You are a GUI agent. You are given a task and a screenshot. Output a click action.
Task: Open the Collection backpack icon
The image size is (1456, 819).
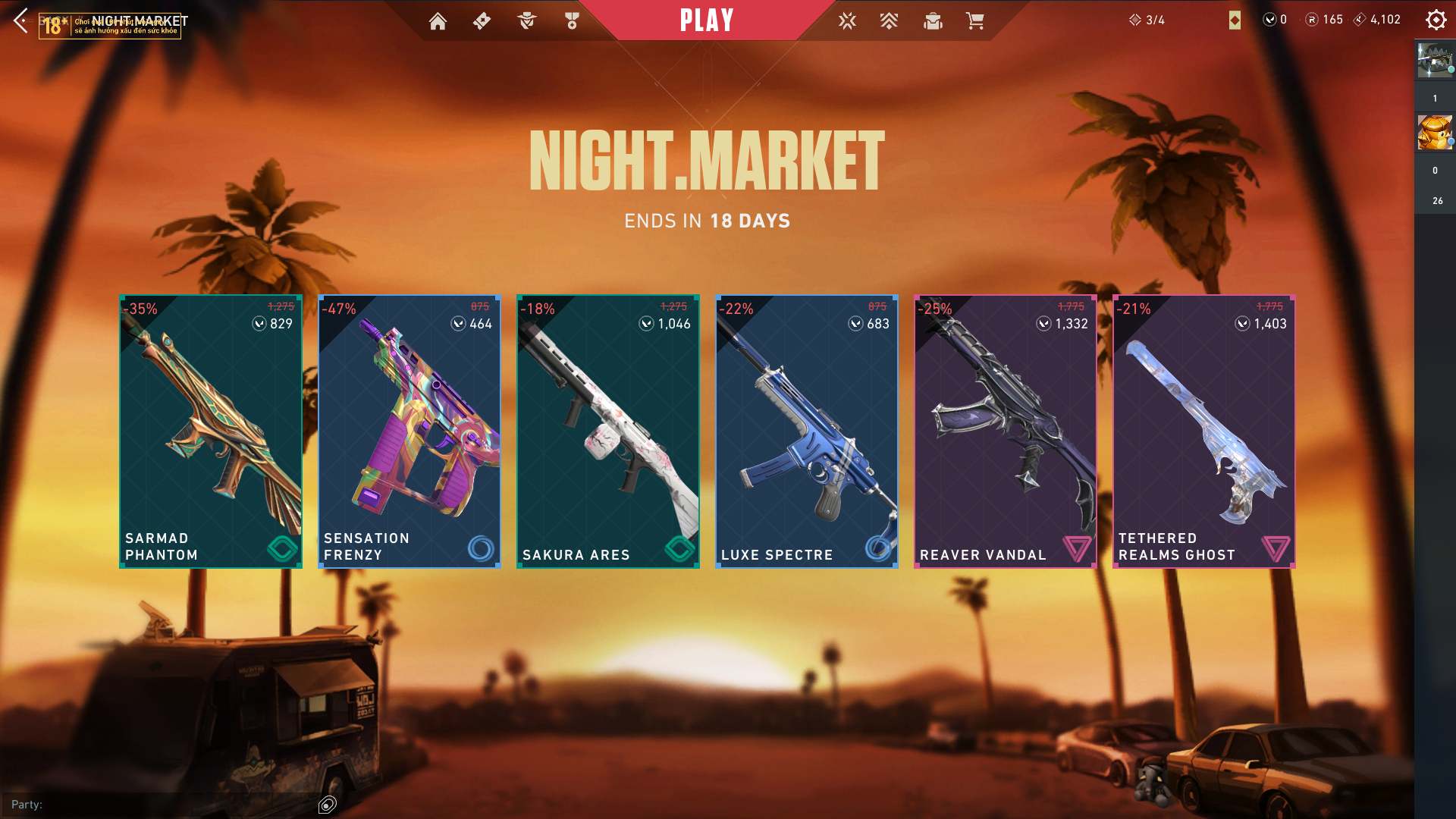pos(933,21)
